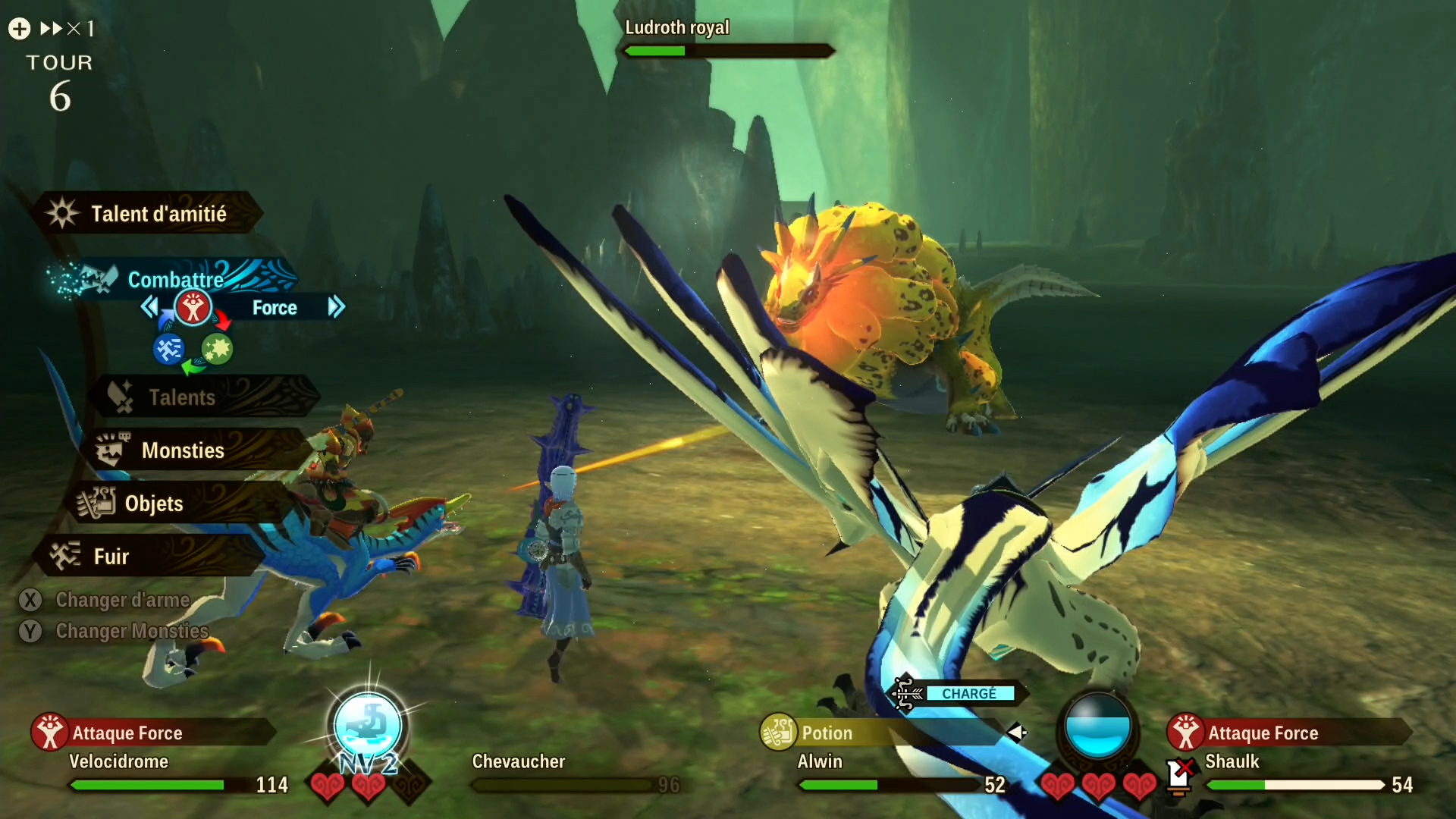Open the Objets item menu
The width and height of the screenshot is (1456, 819).
click(x=154, y=504)
